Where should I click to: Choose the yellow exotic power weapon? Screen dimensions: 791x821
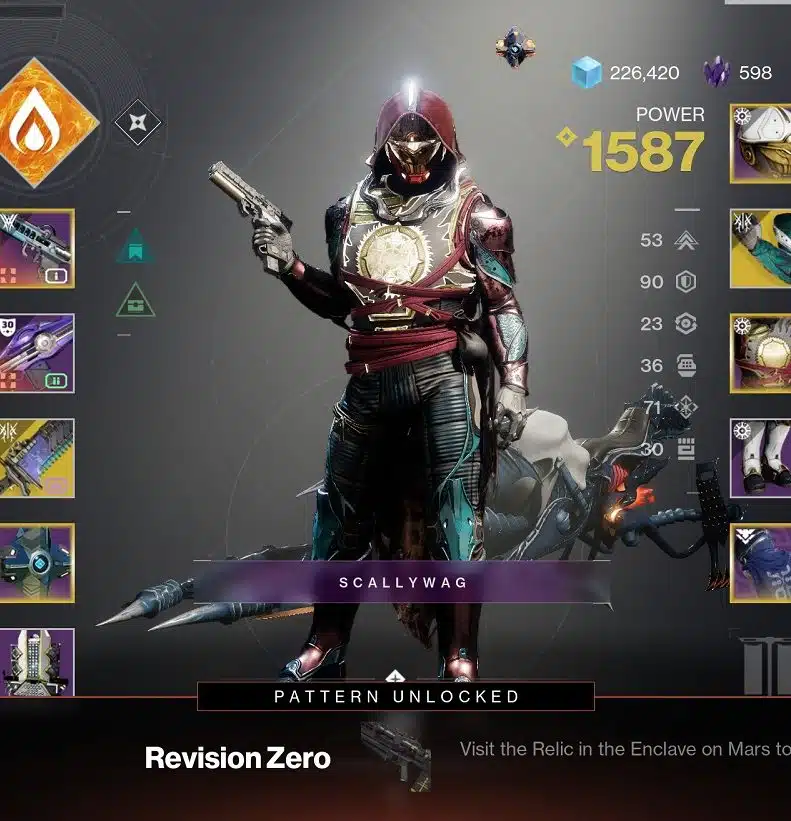[36, 457]
